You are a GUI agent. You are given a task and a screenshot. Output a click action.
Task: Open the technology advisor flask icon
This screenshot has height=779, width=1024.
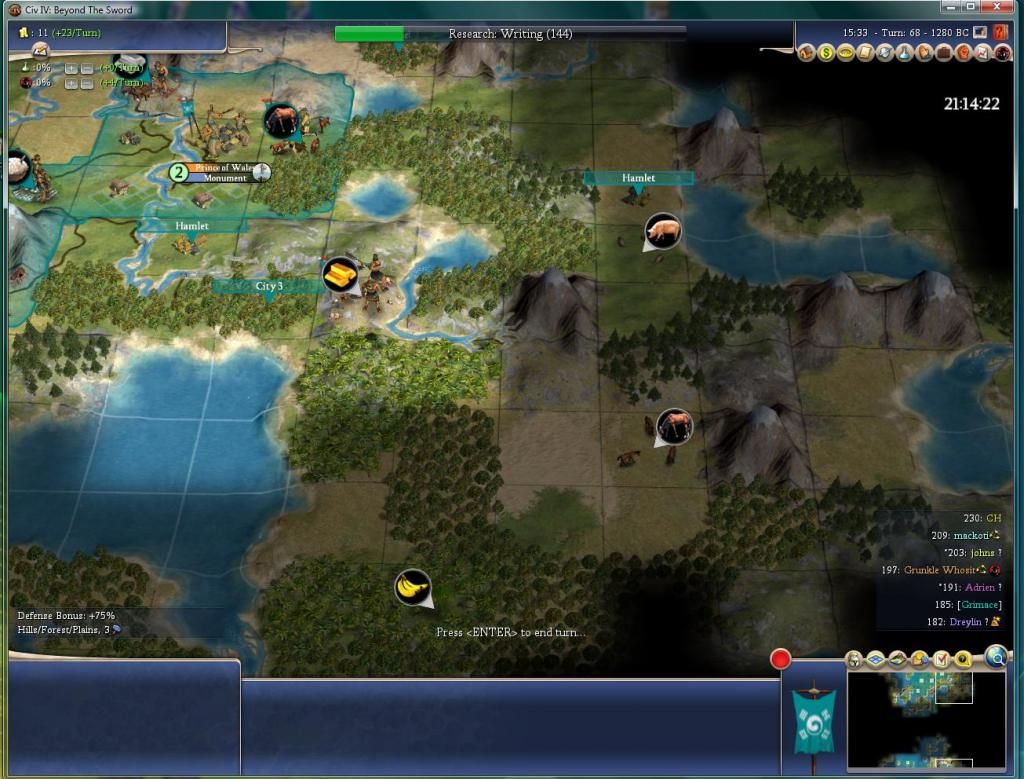click(x=904, y=53)
